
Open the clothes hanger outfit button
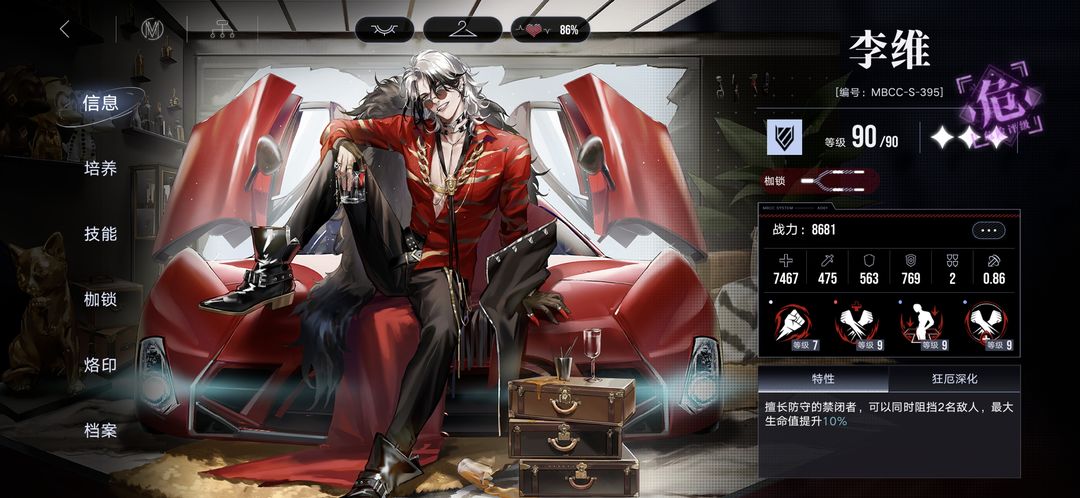pos(462,29)
